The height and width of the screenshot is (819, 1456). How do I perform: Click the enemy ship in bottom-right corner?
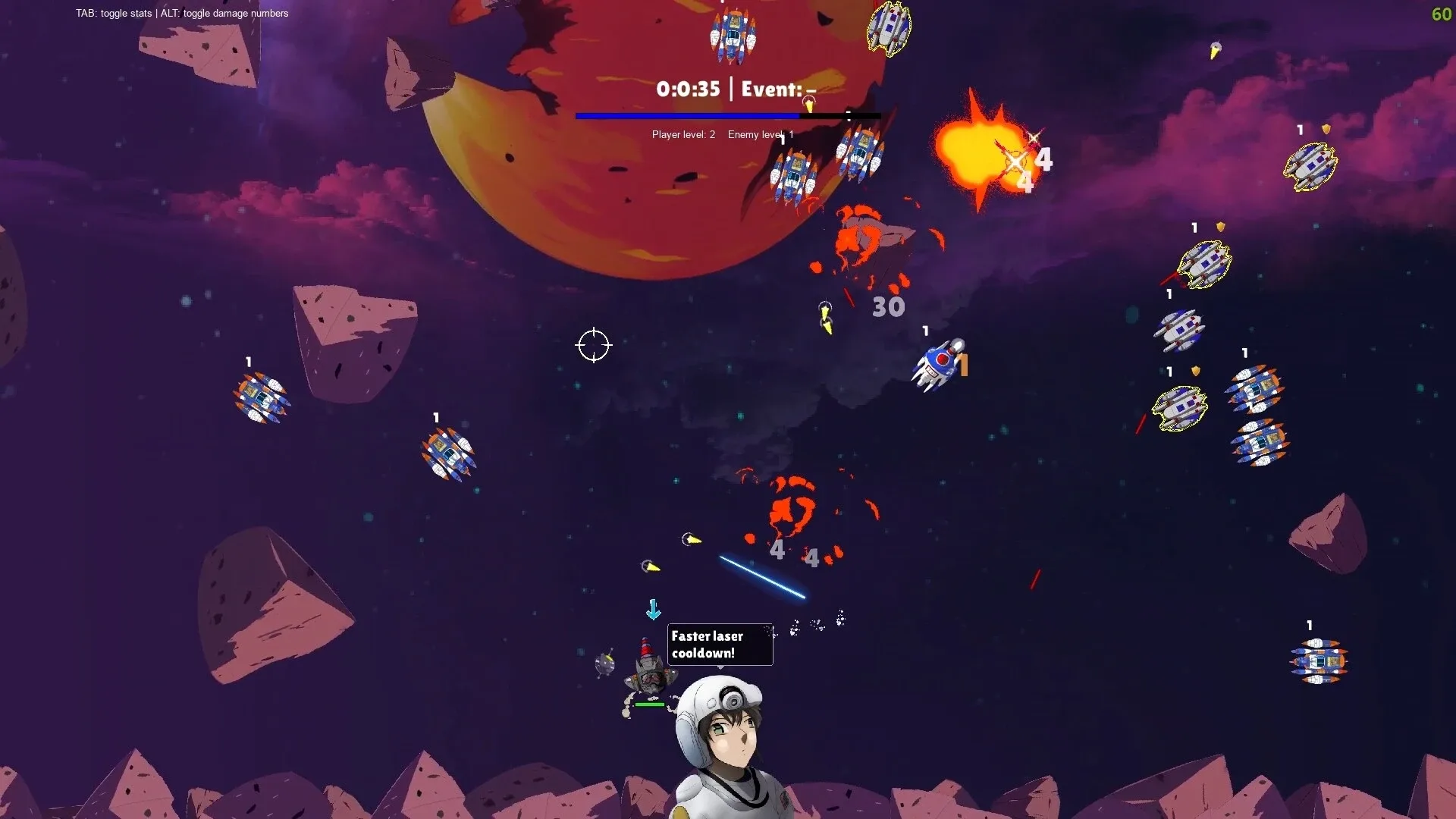(1319, 660)
